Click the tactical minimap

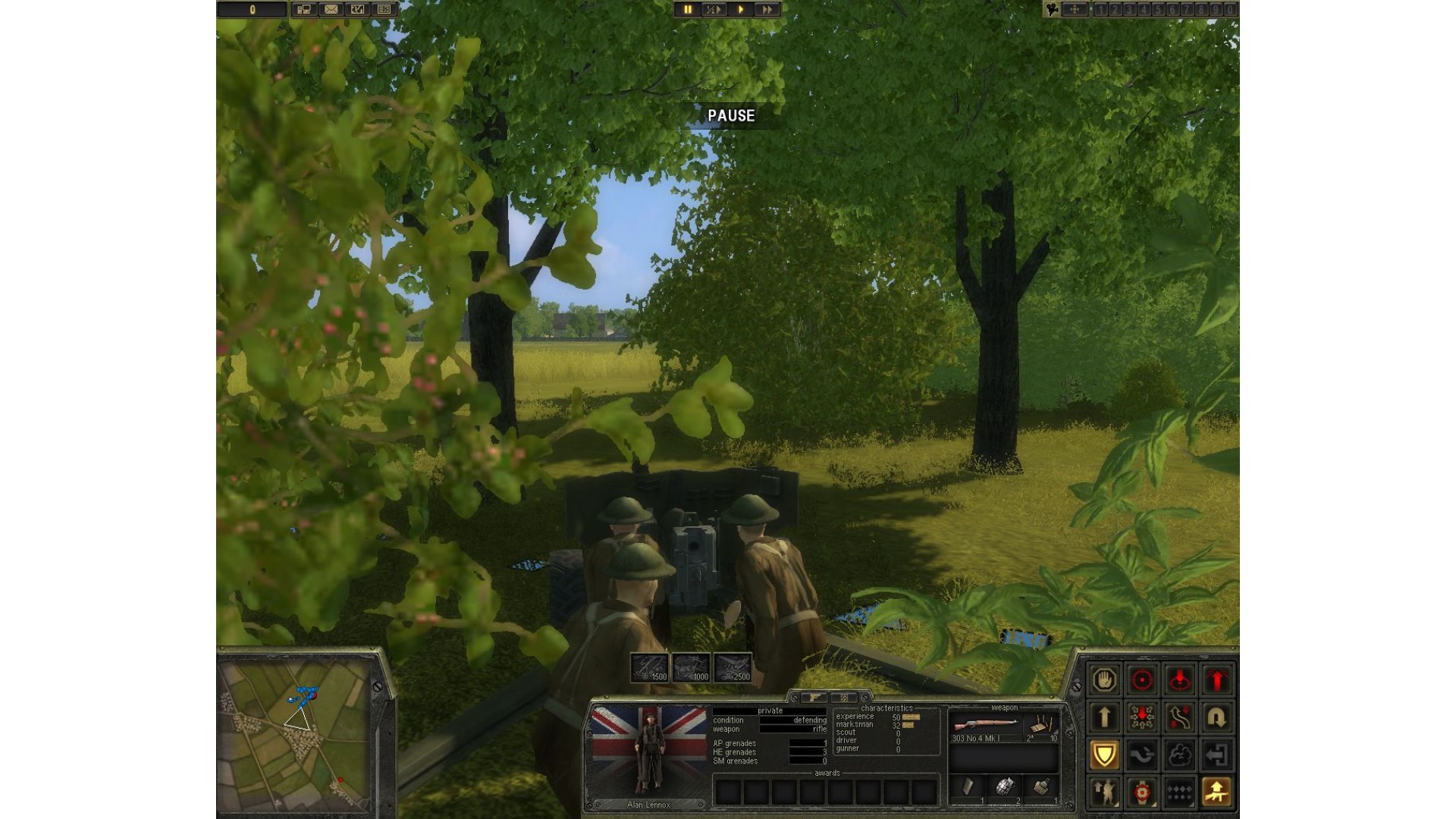294,732
